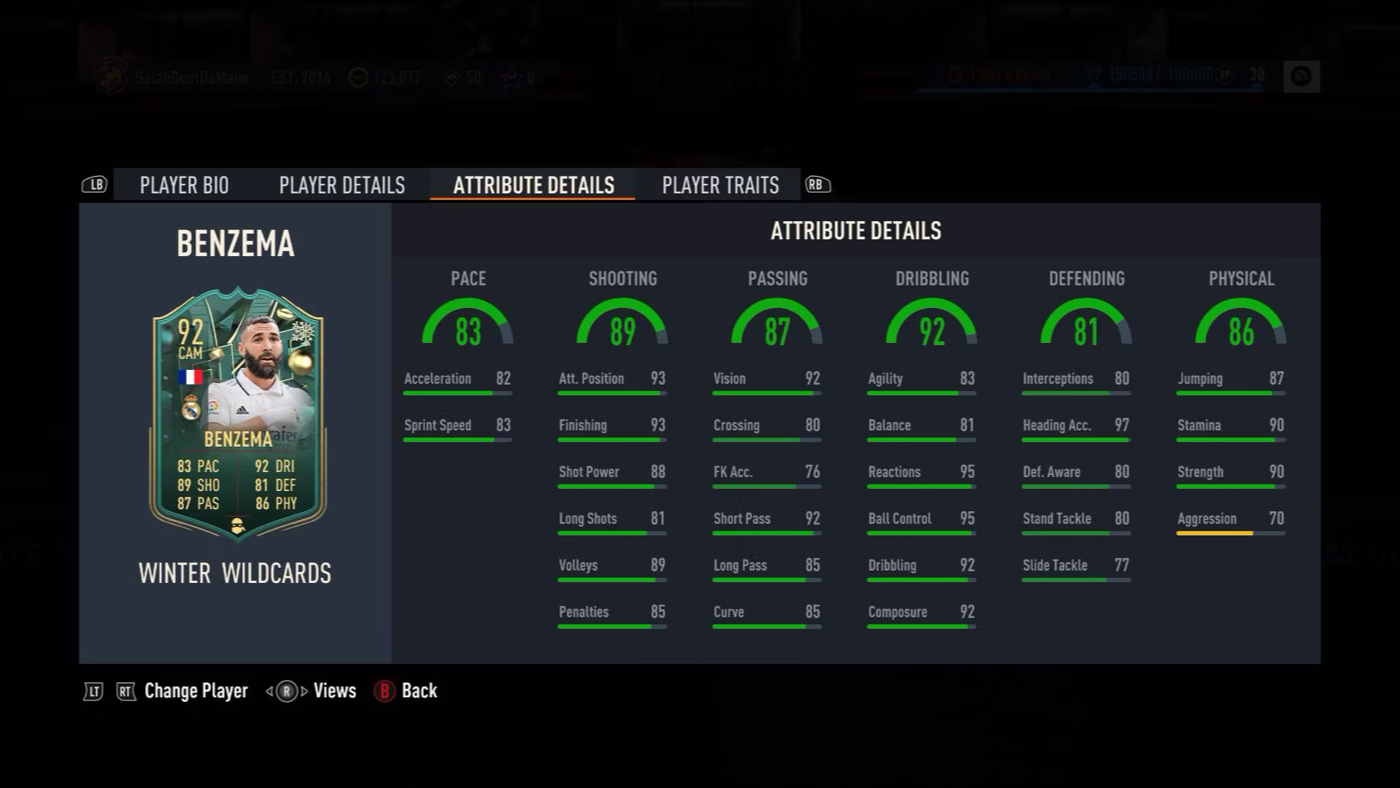Click the Change Player option

(195, 691)
